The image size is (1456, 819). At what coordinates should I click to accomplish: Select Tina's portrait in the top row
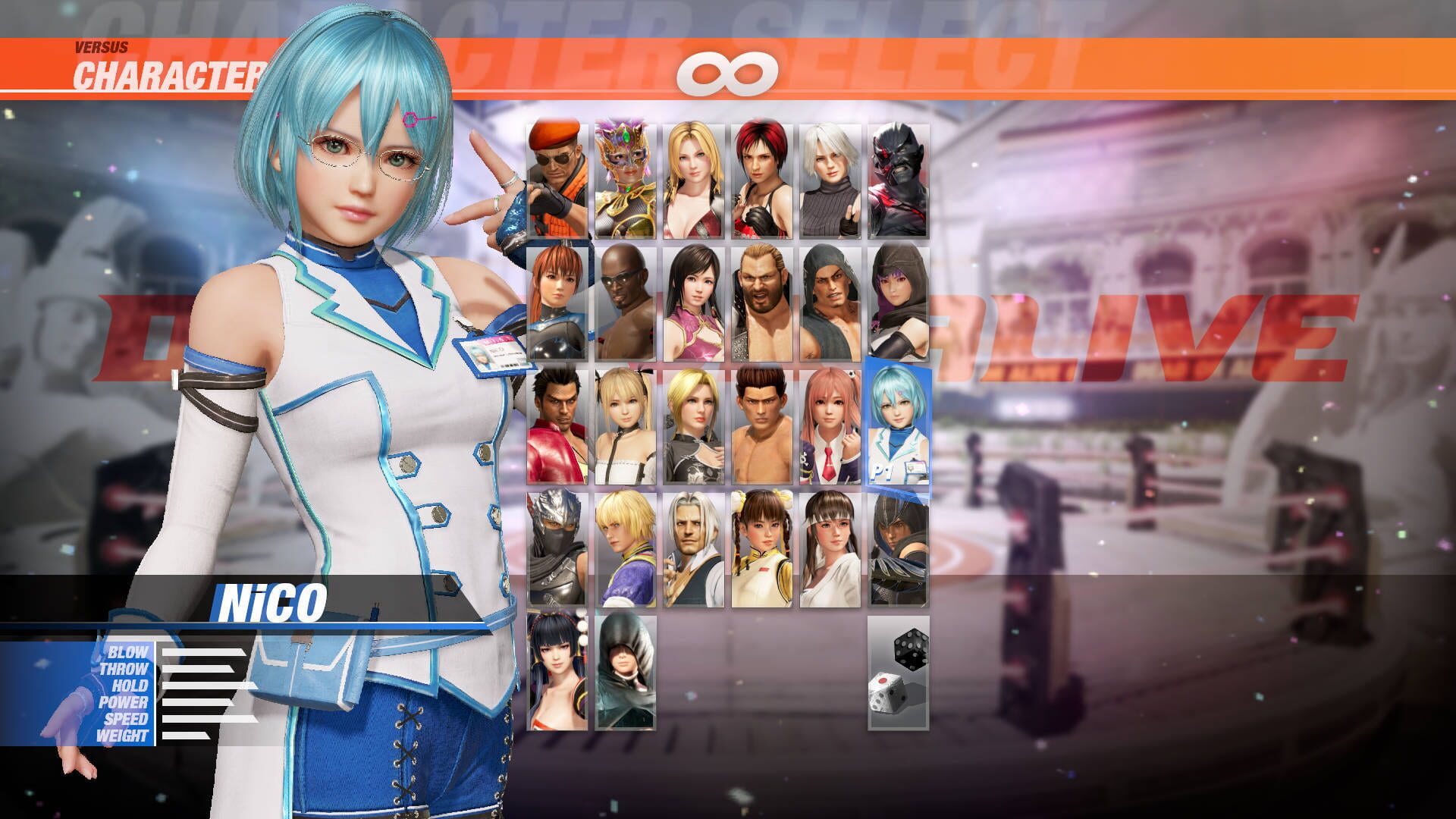coord(692,174)
